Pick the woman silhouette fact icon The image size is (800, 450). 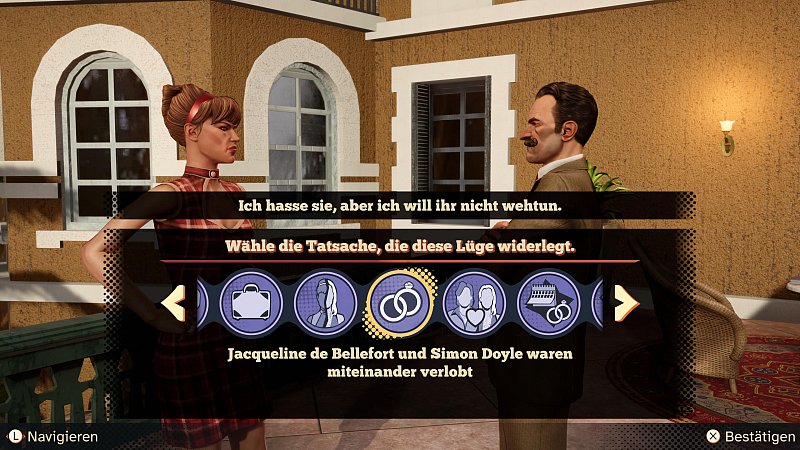pos(326,303)
